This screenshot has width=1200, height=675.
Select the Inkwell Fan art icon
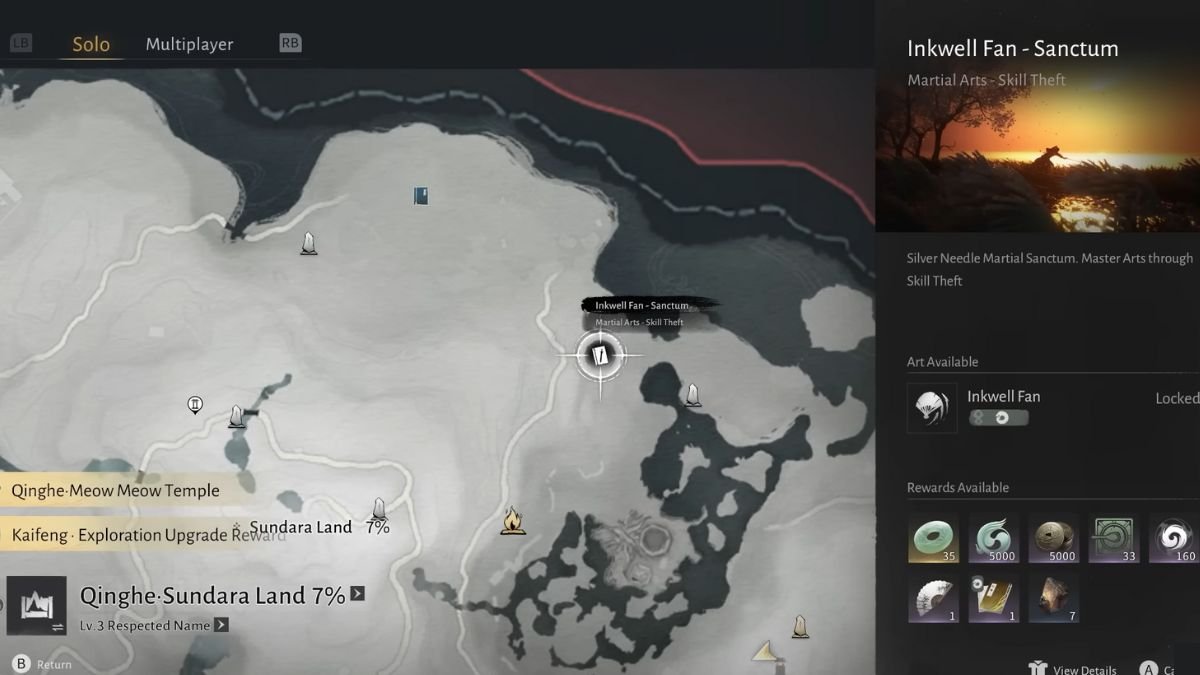pyautogui.click(x=932, y=408)
